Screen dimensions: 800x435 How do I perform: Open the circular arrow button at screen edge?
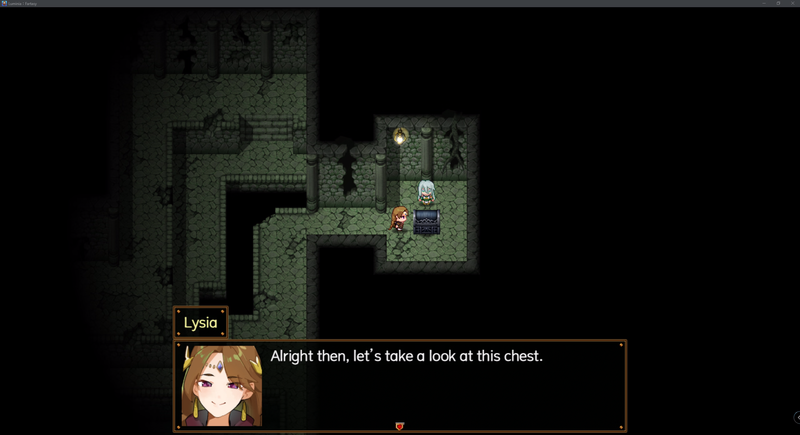click(797, 417)
